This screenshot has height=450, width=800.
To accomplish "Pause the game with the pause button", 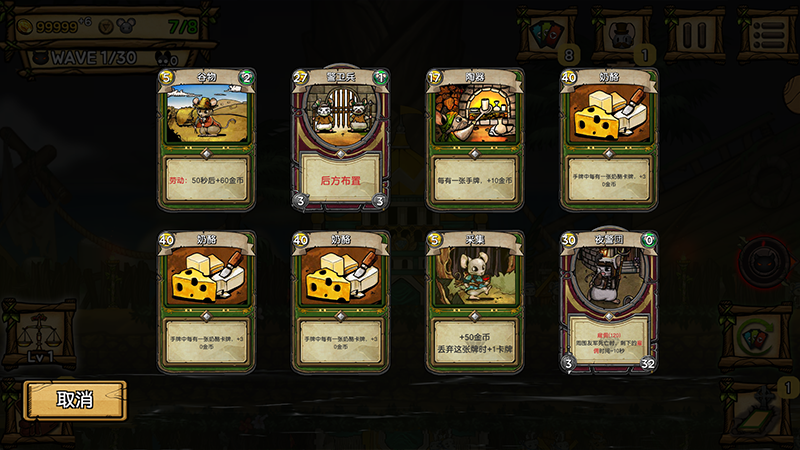I will click(x=695, y=34).
